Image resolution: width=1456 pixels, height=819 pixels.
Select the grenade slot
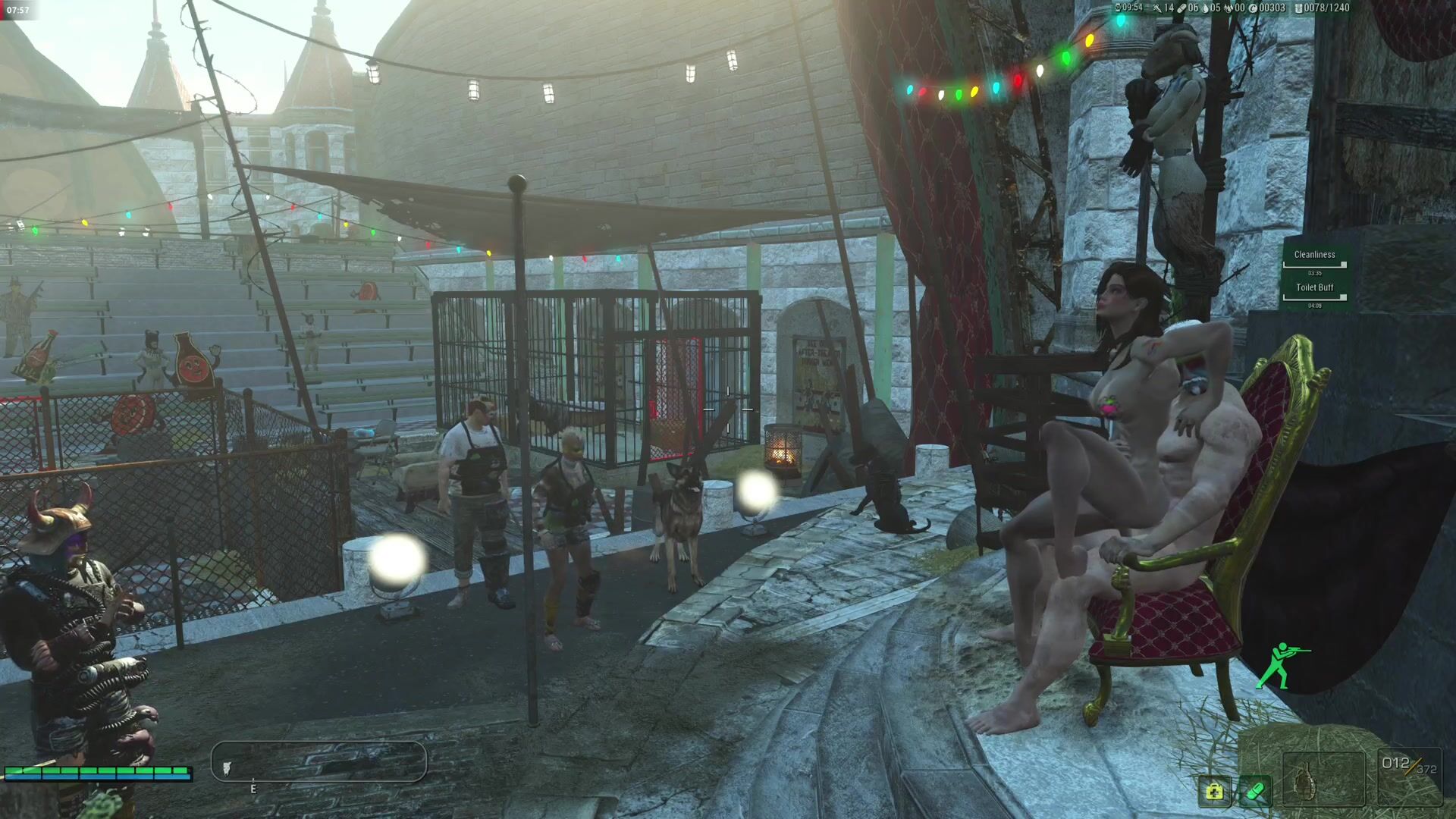(1323, 780)
